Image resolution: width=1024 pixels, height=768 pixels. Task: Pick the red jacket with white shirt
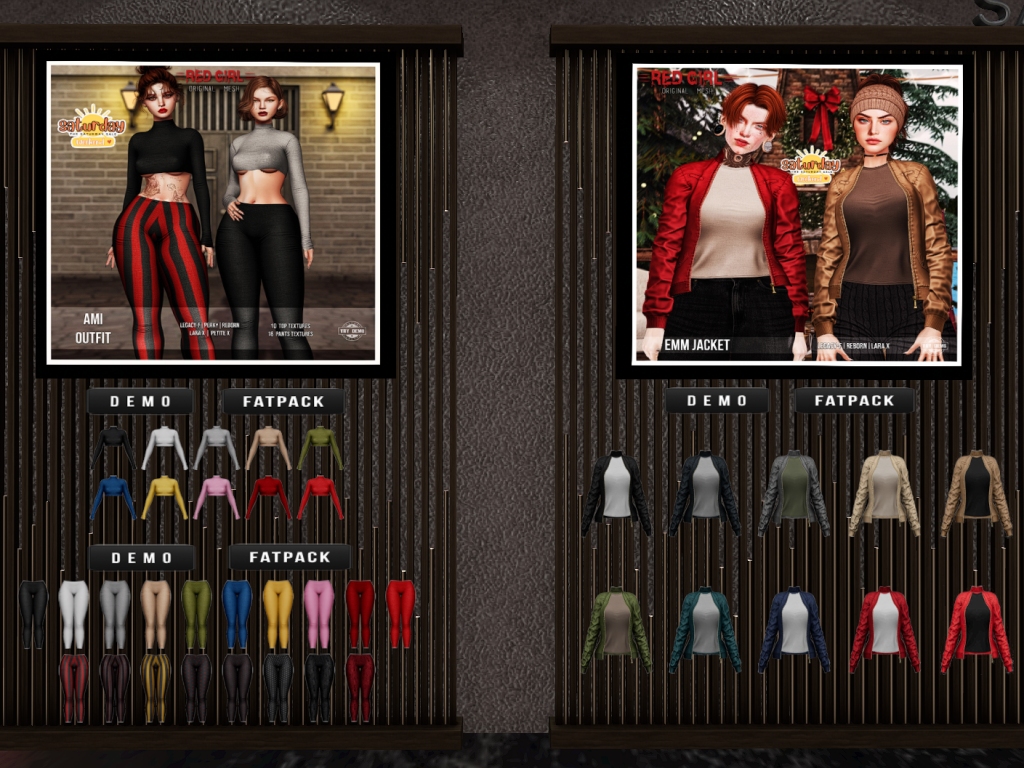click(884, 629)
